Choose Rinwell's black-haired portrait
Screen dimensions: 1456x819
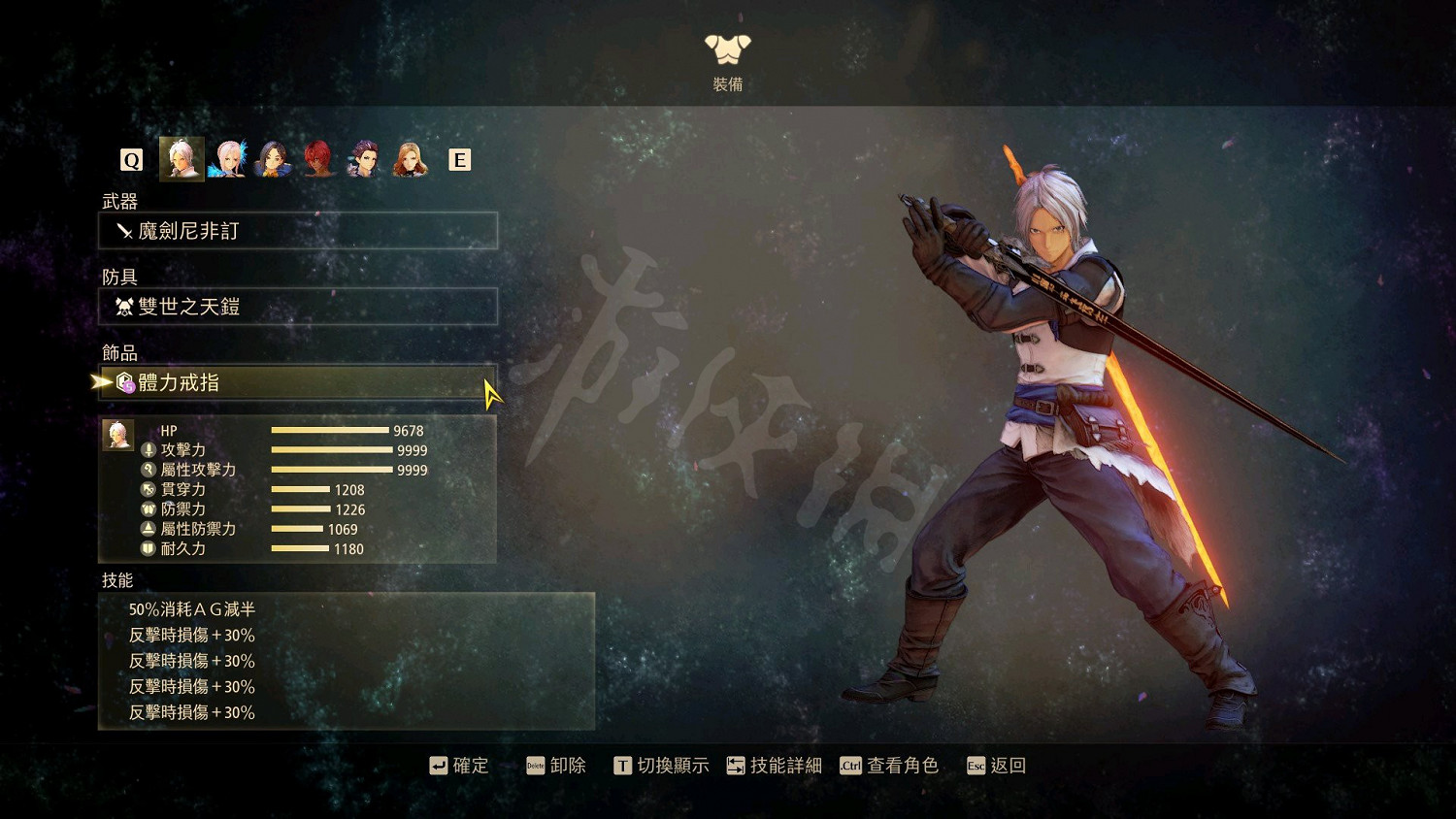(x=274, y=159)
